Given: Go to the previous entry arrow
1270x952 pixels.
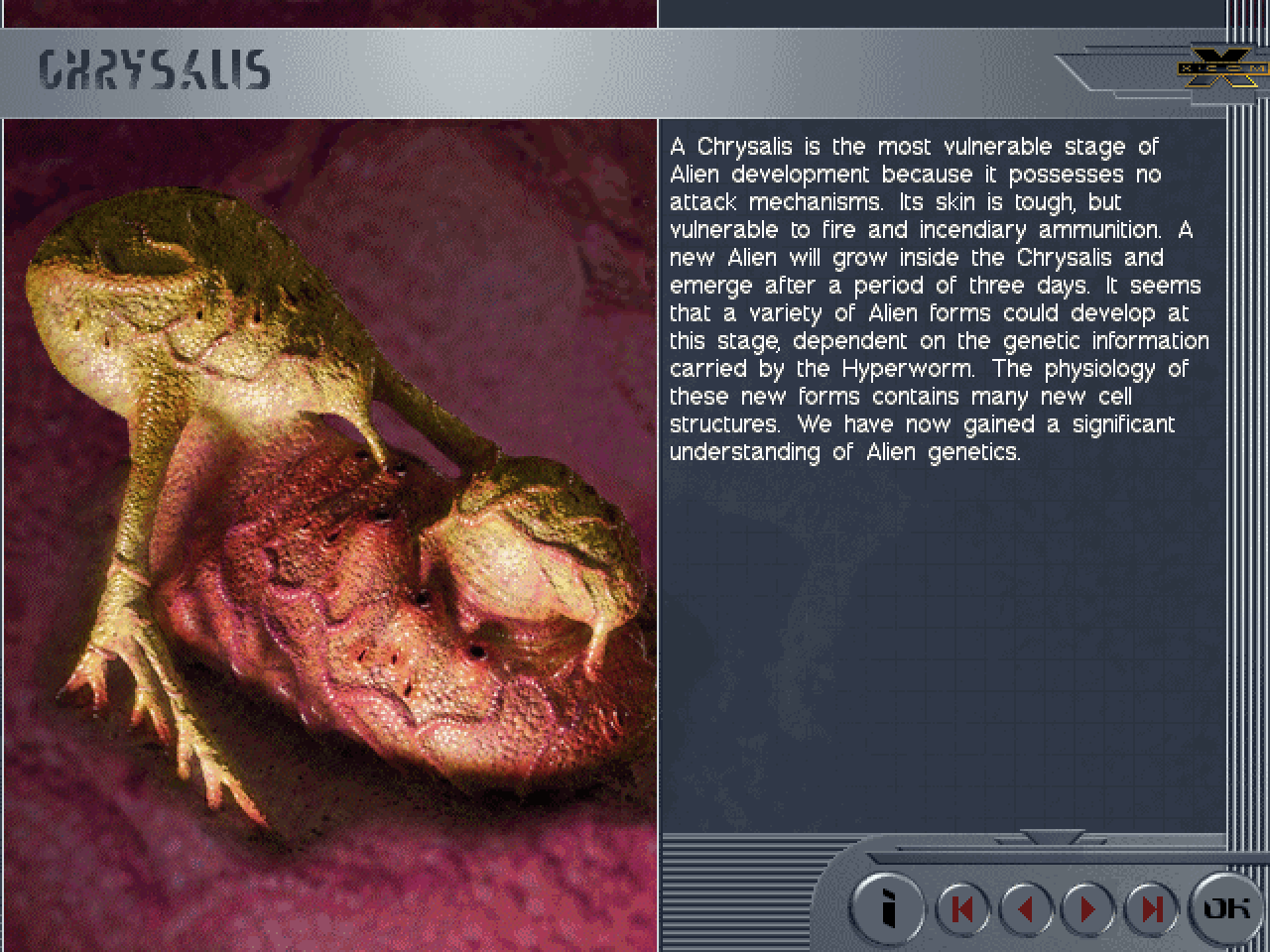Looking at the screenshot, I should pos(1026,908).
